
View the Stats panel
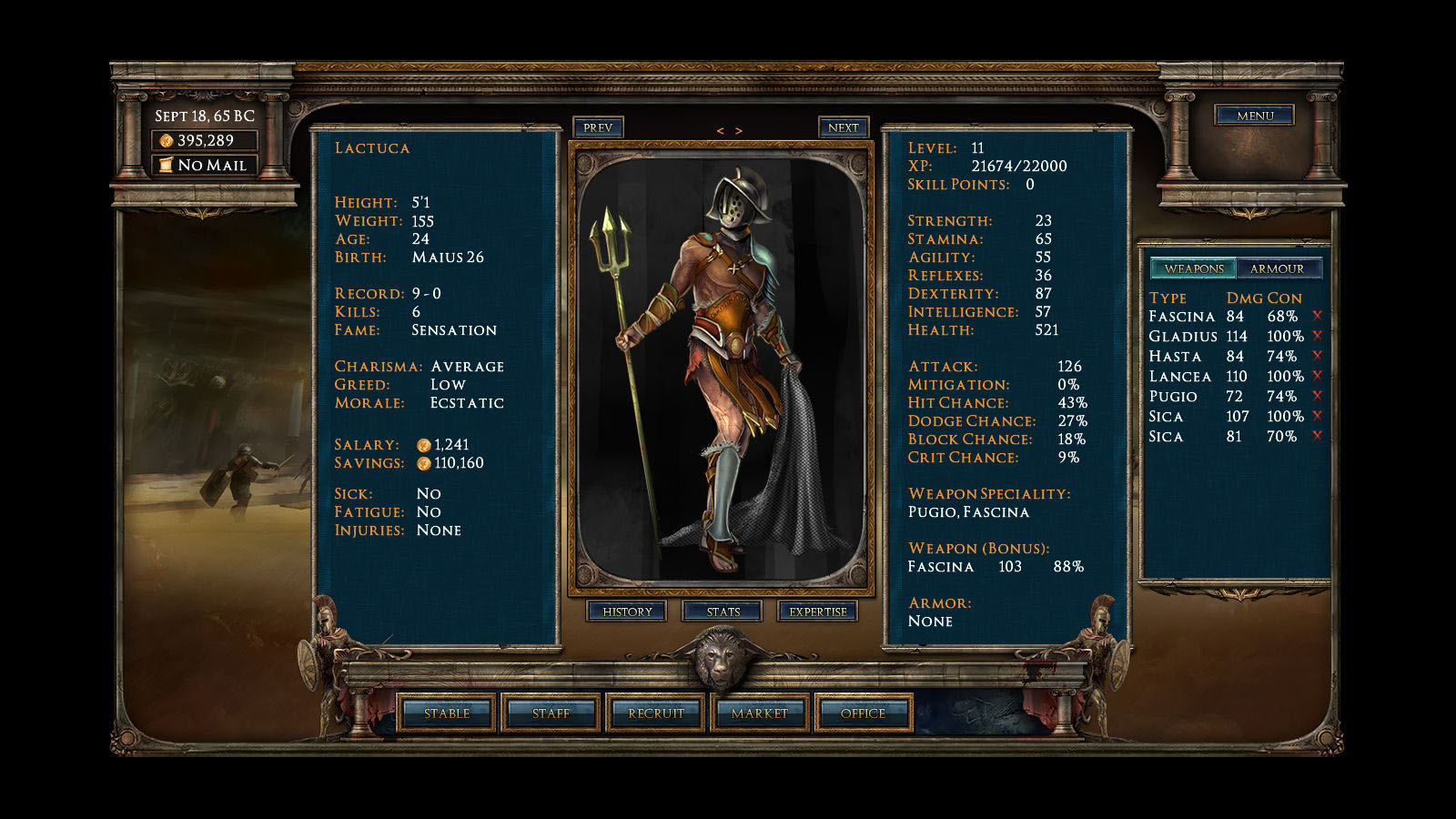coord(723,612)
